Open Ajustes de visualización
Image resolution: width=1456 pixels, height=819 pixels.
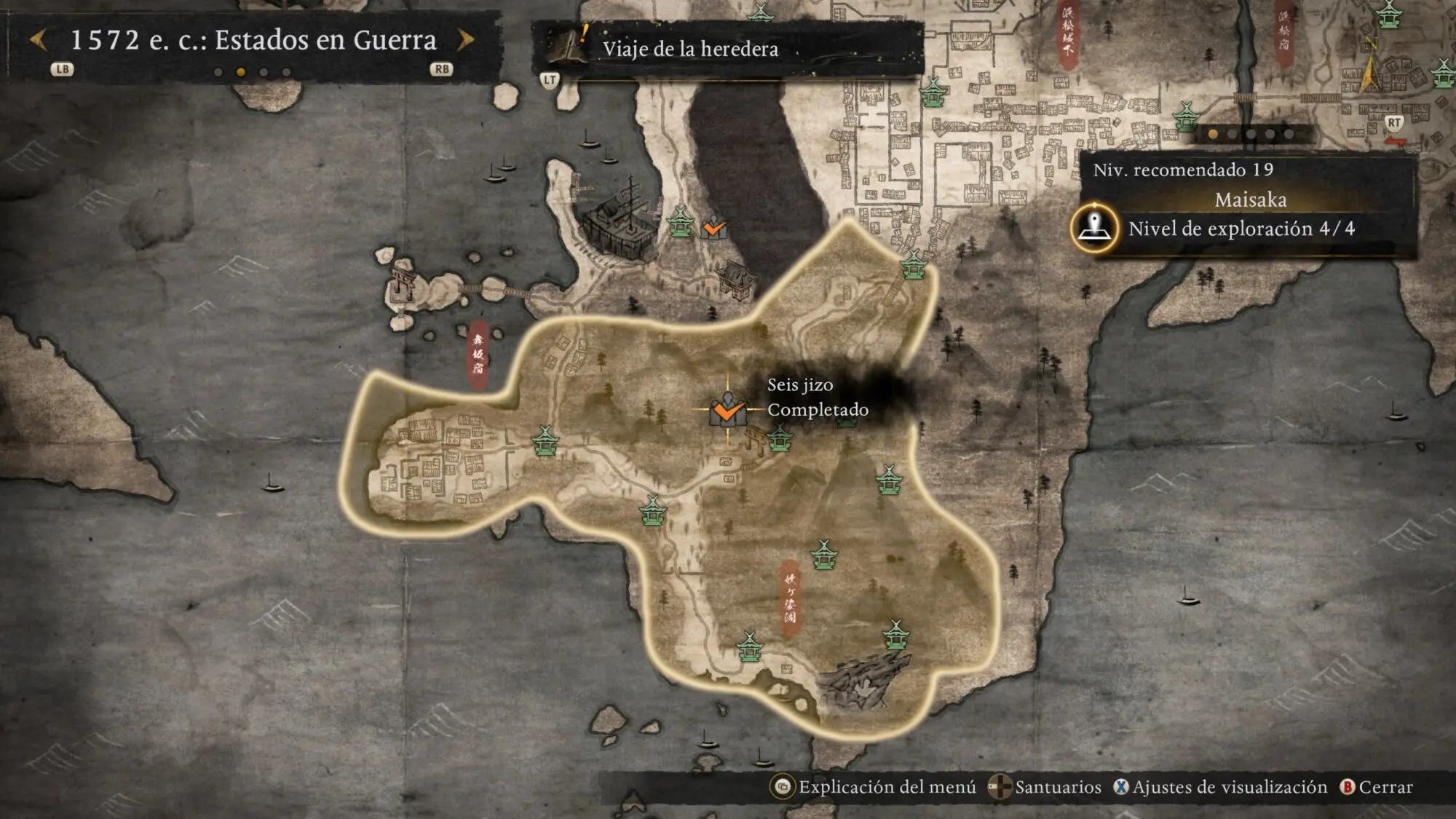[x=1221, y=787]
